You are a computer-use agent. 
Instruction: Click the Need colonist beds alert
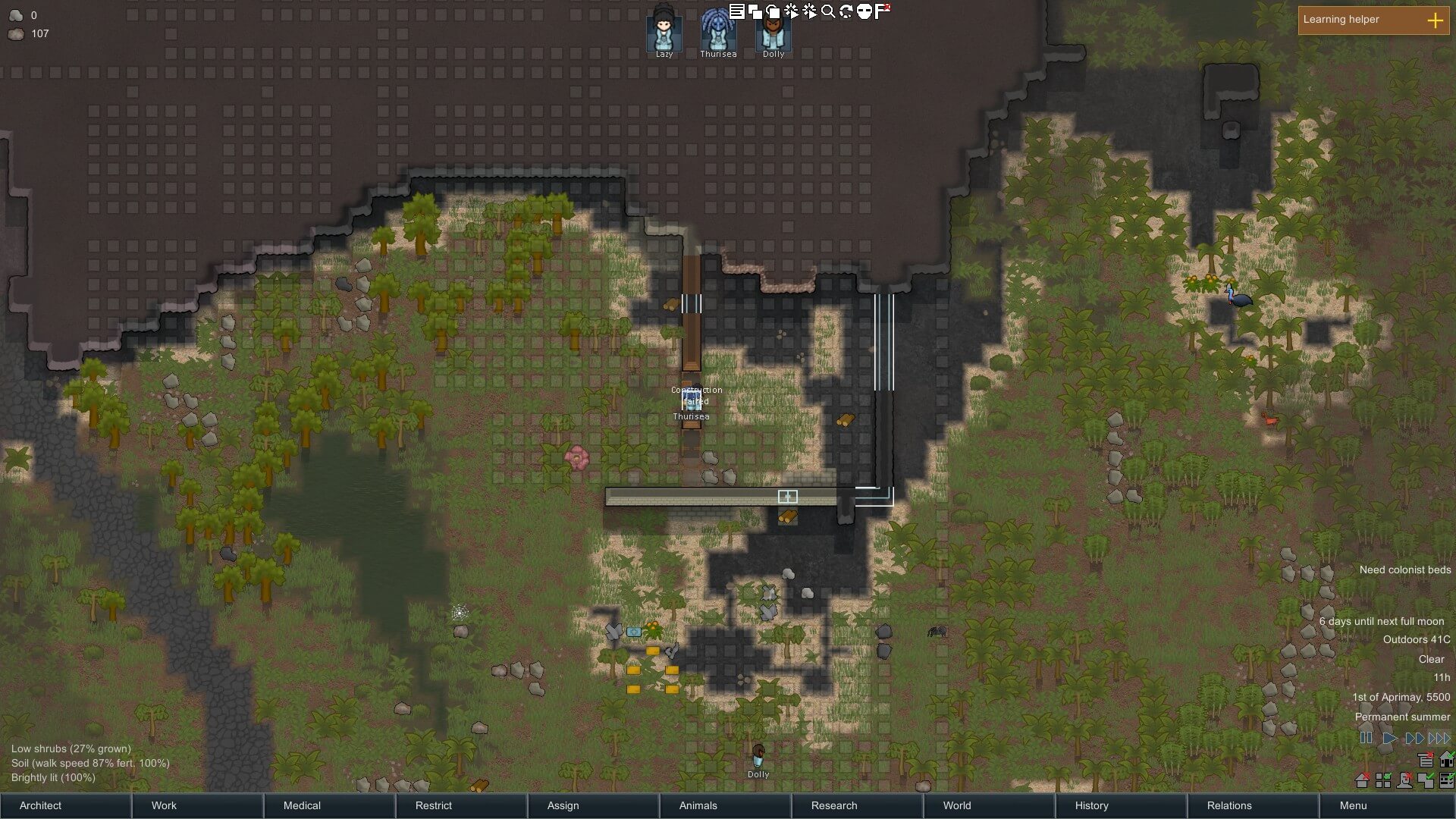tap(1404, 570)
